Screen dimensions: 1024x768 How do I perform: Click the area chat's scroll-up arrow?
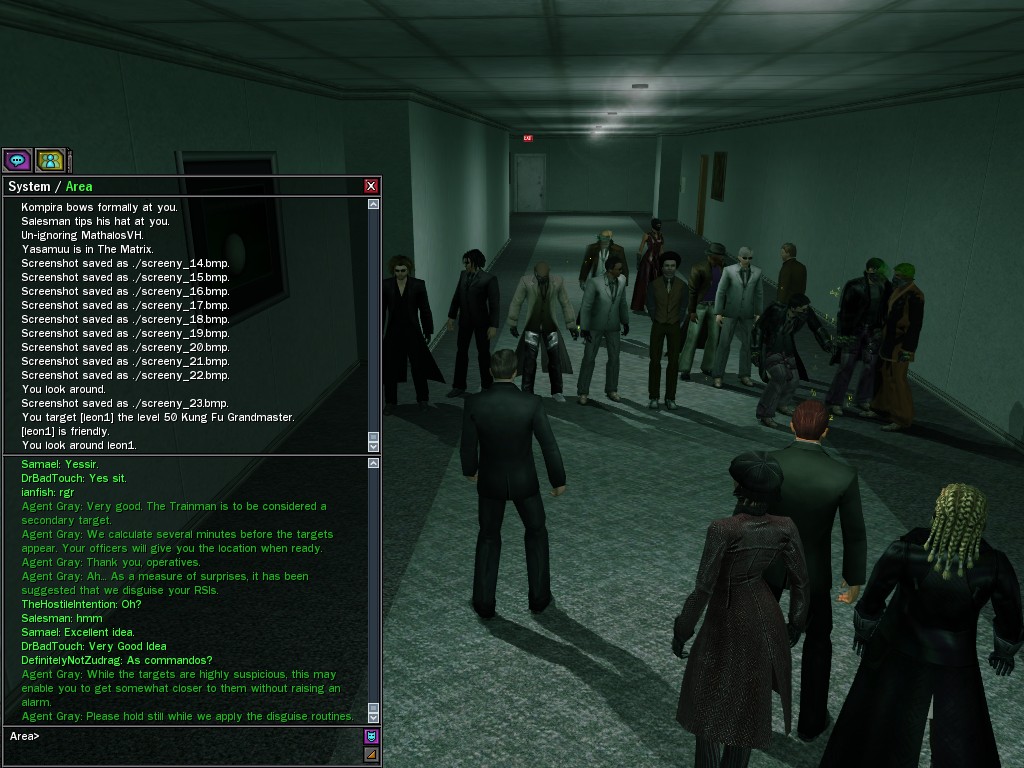pos(374,464)
